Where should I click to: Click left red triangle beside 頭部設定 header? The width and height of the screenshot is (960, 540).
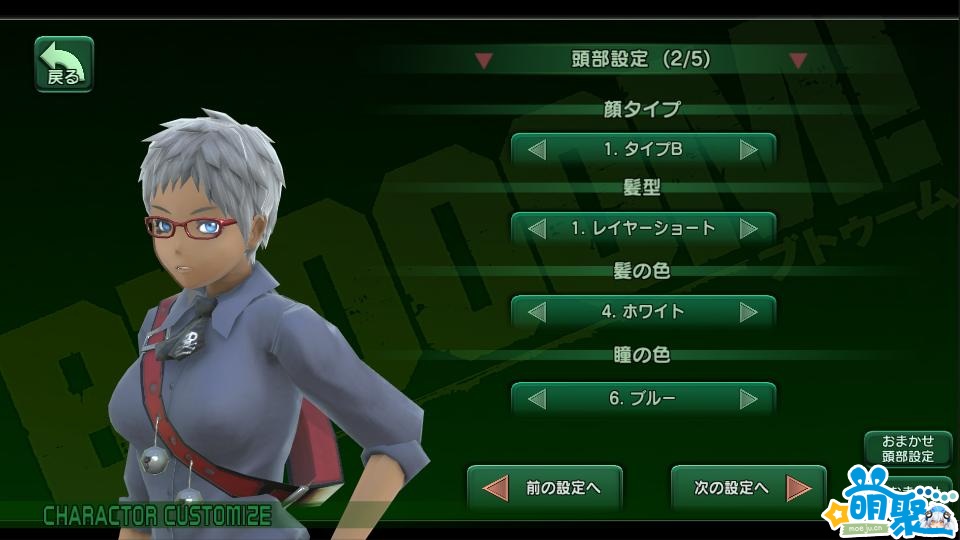pos(484,61)
